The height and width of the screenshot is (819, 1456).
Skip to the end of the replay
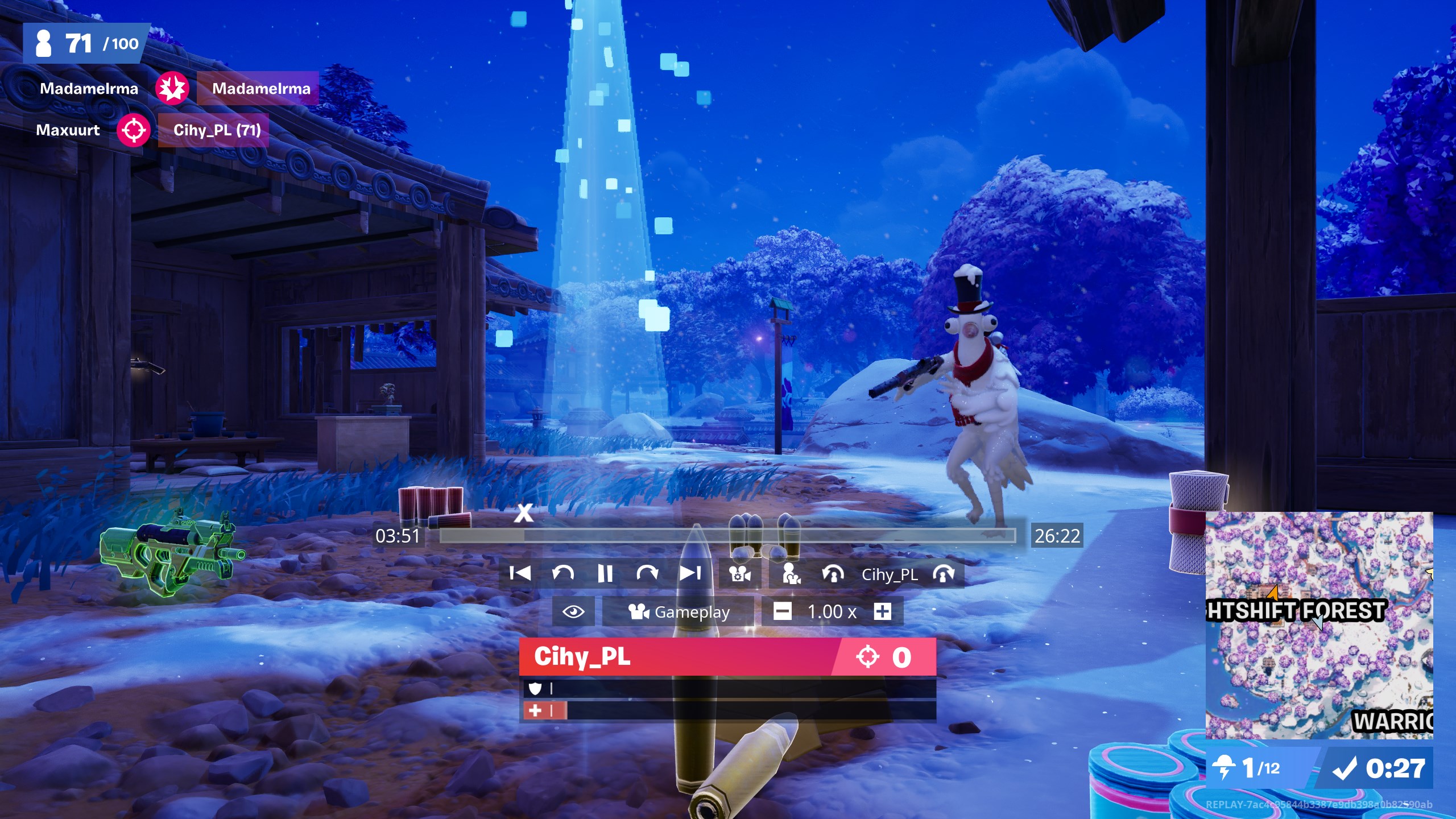(x=690, y=573)
